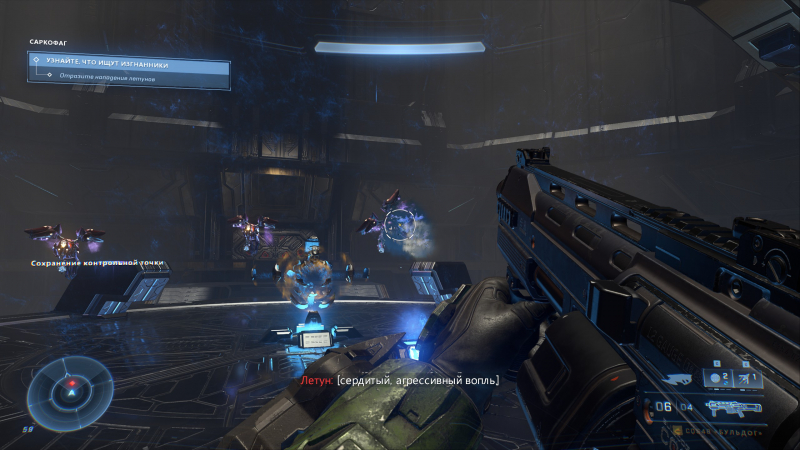Select the grenade slot showing count 2
The image size is (800, 450).
click(x=715, y=378)
